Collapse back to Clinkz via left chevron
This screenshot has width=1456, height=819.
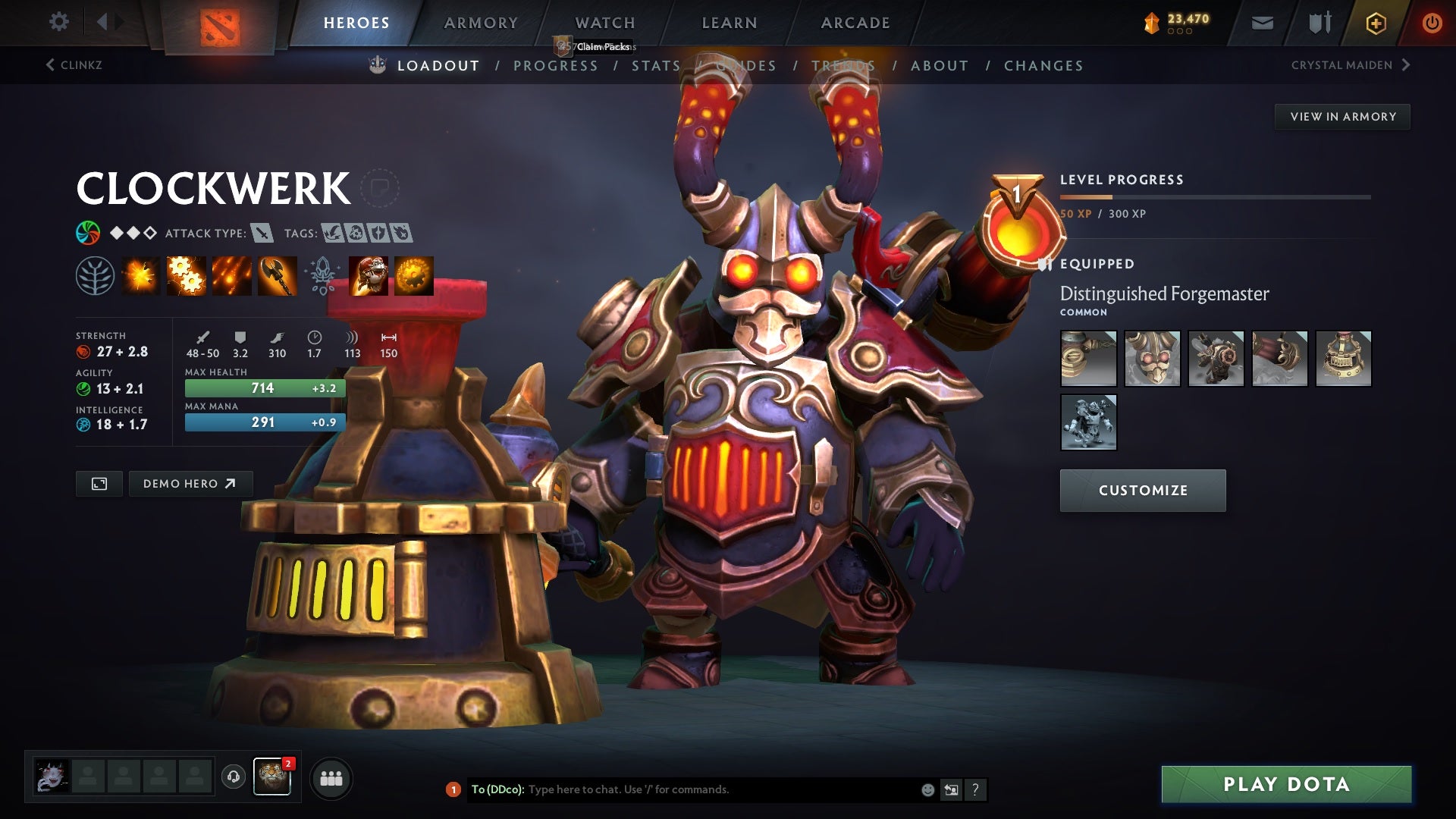49,65
